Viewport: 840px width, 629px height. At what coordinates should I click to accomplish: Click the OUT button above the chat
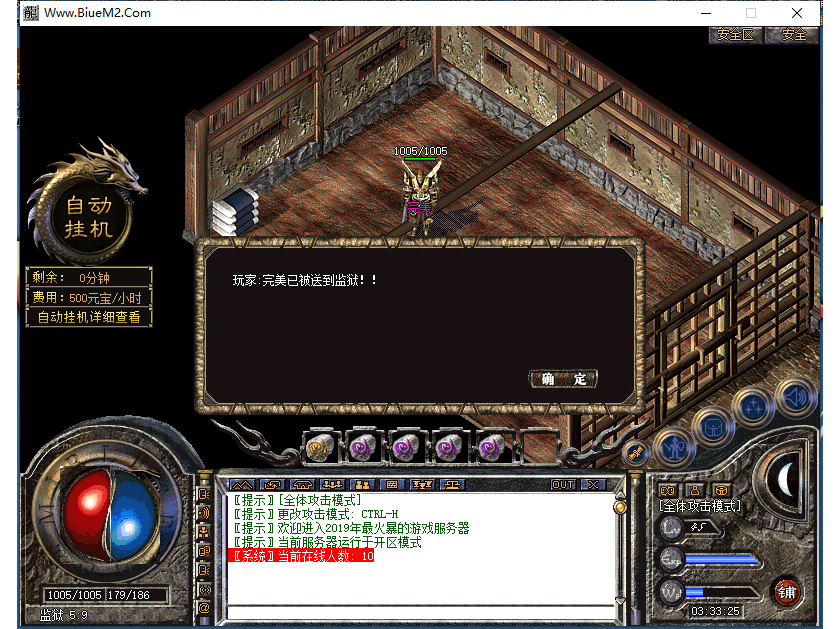563,485
